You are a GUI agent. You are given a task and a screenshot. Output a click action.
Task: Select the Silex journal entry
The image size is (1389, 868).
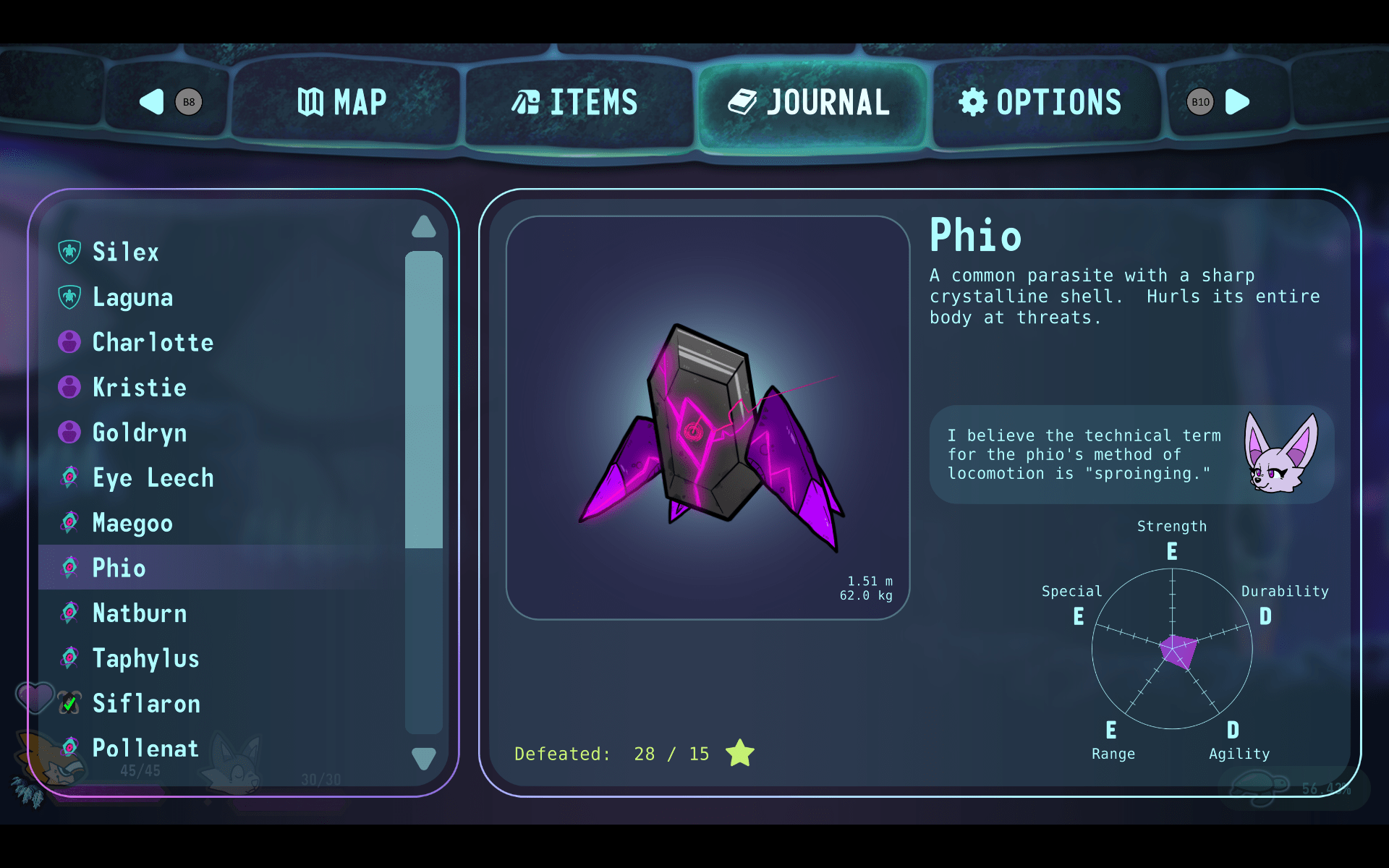click(x=125, y=252)
